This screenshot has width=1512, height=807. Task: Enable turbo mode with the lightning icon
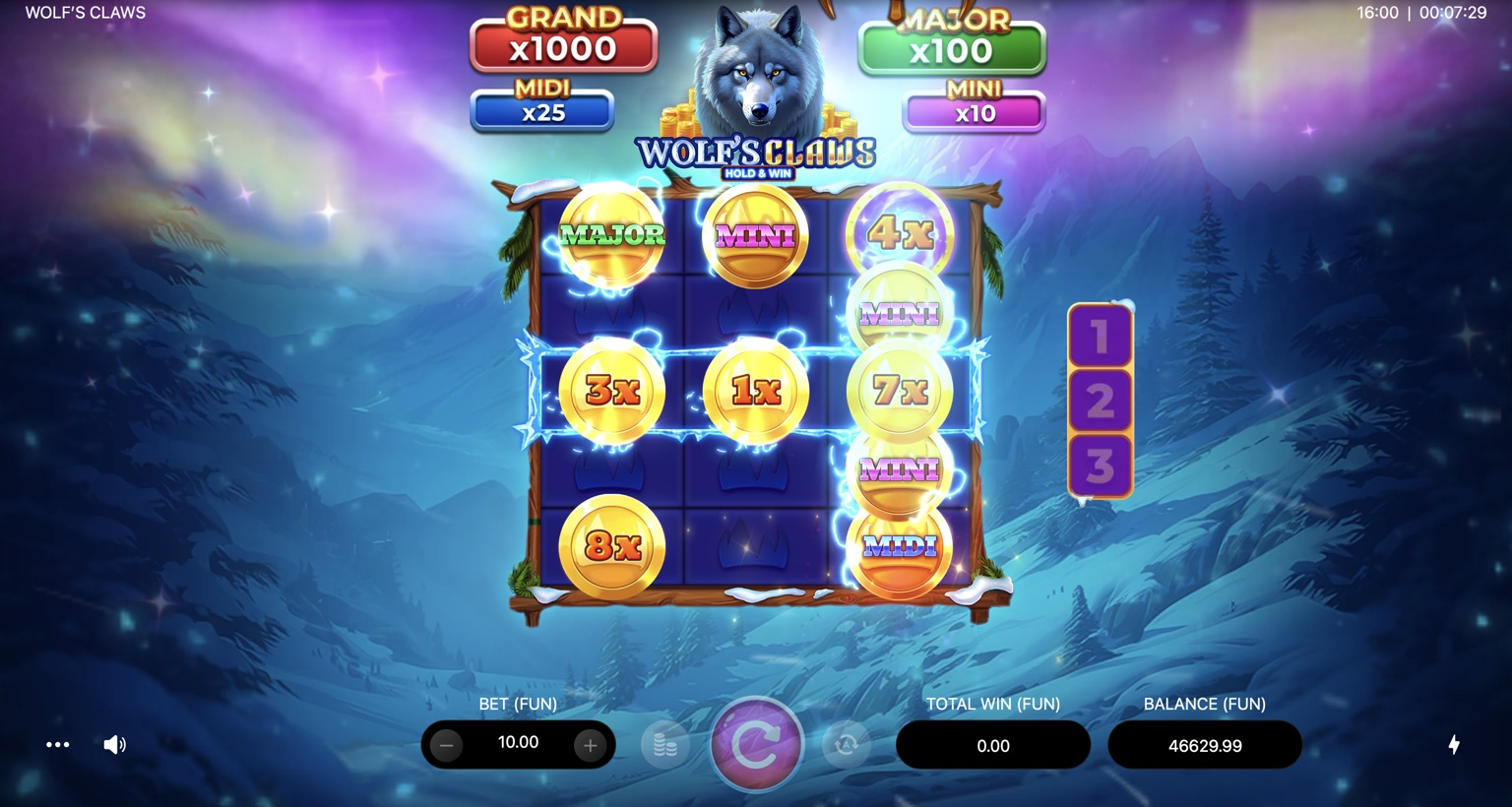coord(1457,745)
